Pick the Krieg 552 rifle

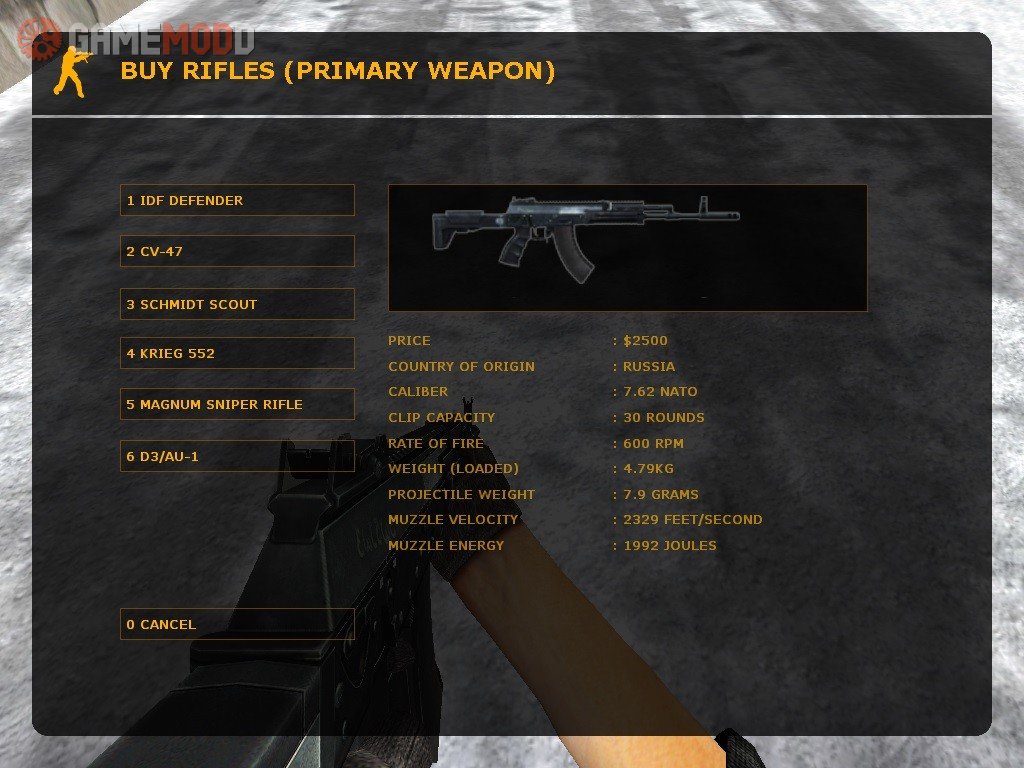[x=237, y=353]
